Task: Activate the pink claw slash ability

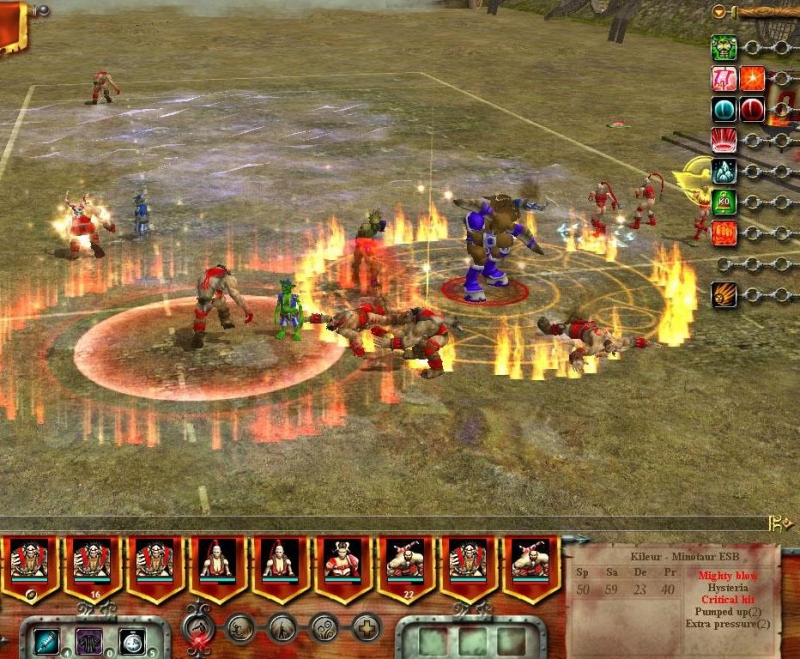Action: (724, 78)
